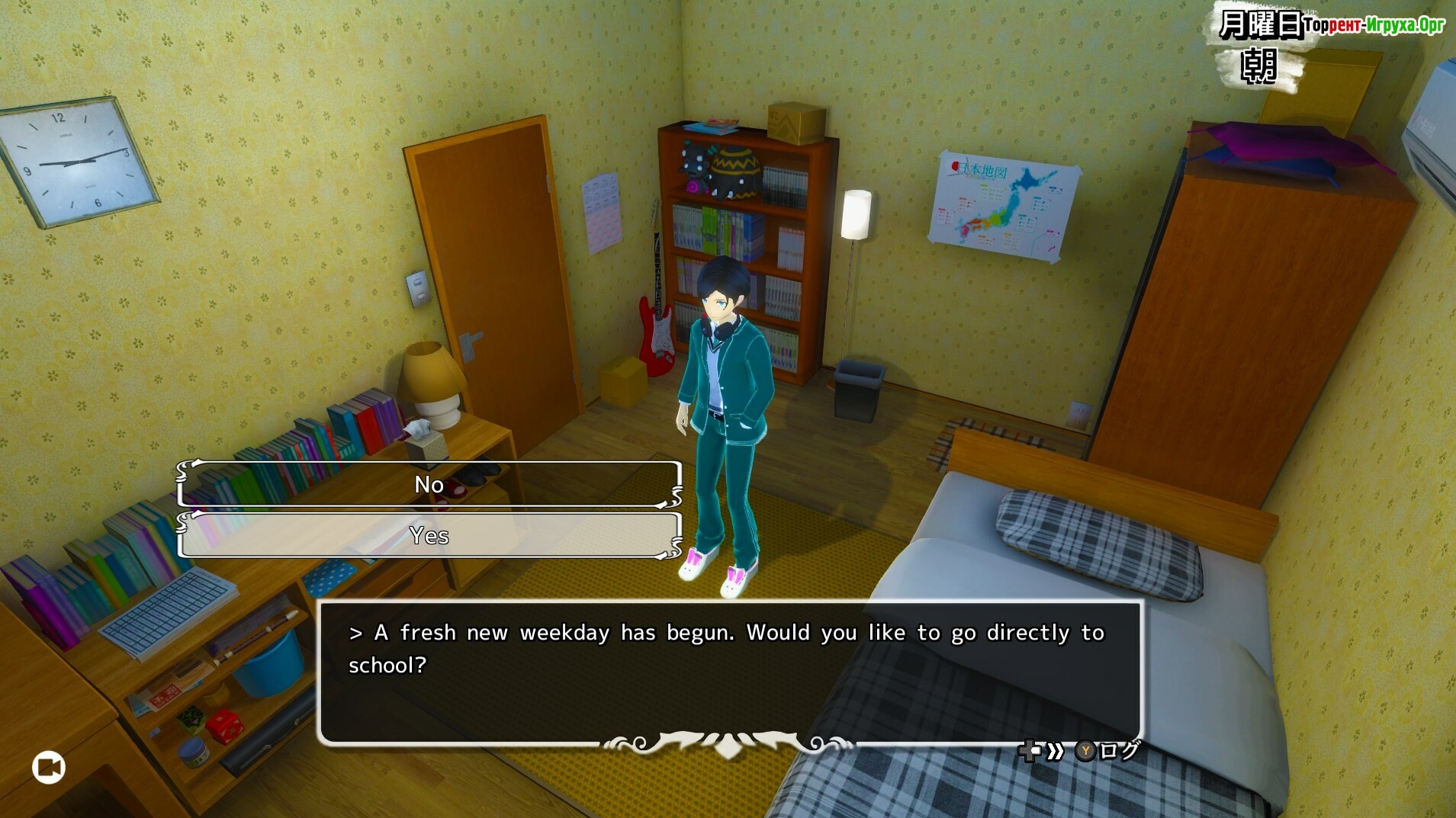This screenshot has height=818, width=1456.
Task: Choose the "No" dialogue option
Action: pyautogui.click(x=429, y=484)
